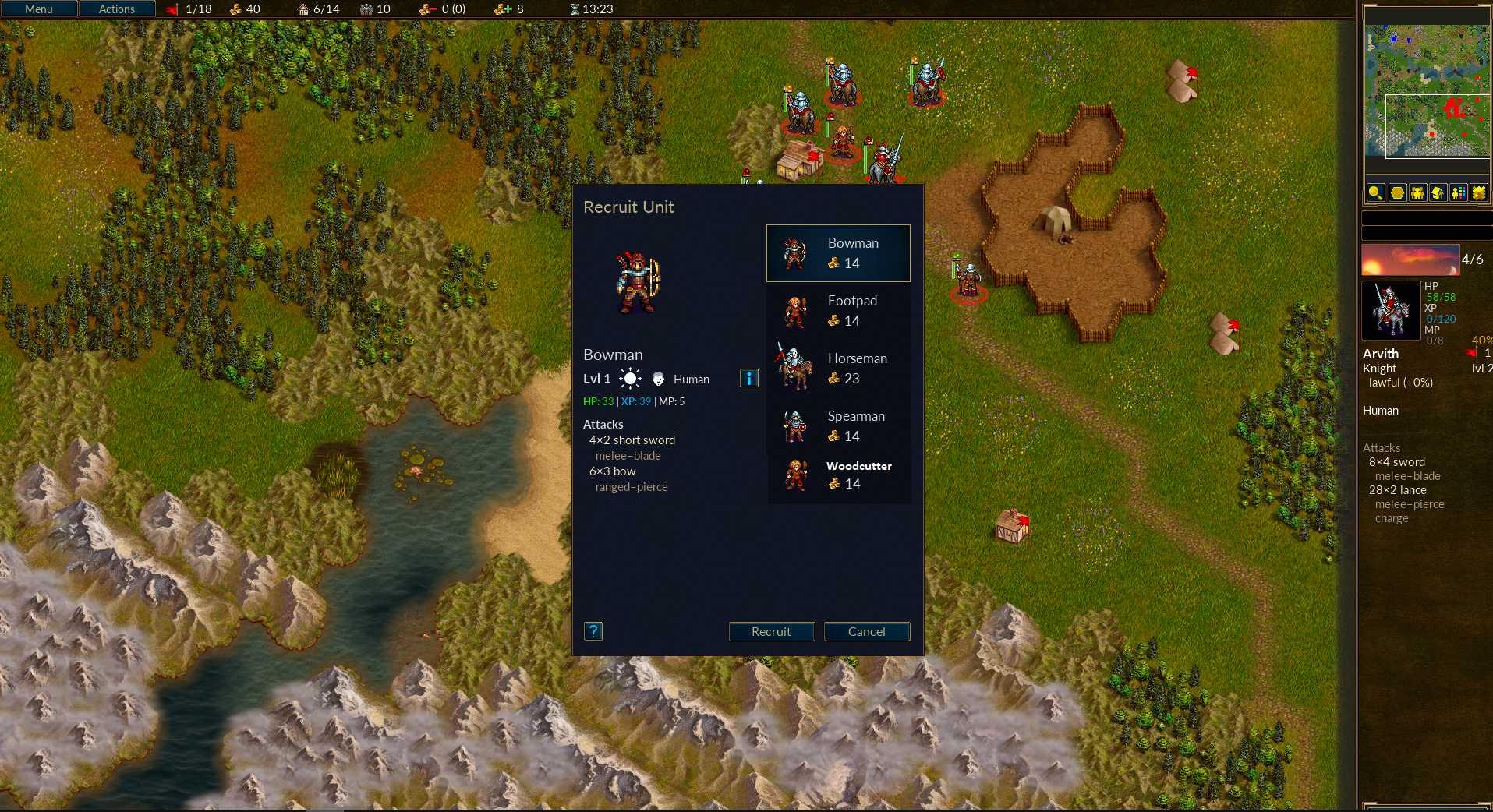This screenshot has height=812, width=1493.
Task: Toggle minimap unit team colors button
Action: point(1458,192)
